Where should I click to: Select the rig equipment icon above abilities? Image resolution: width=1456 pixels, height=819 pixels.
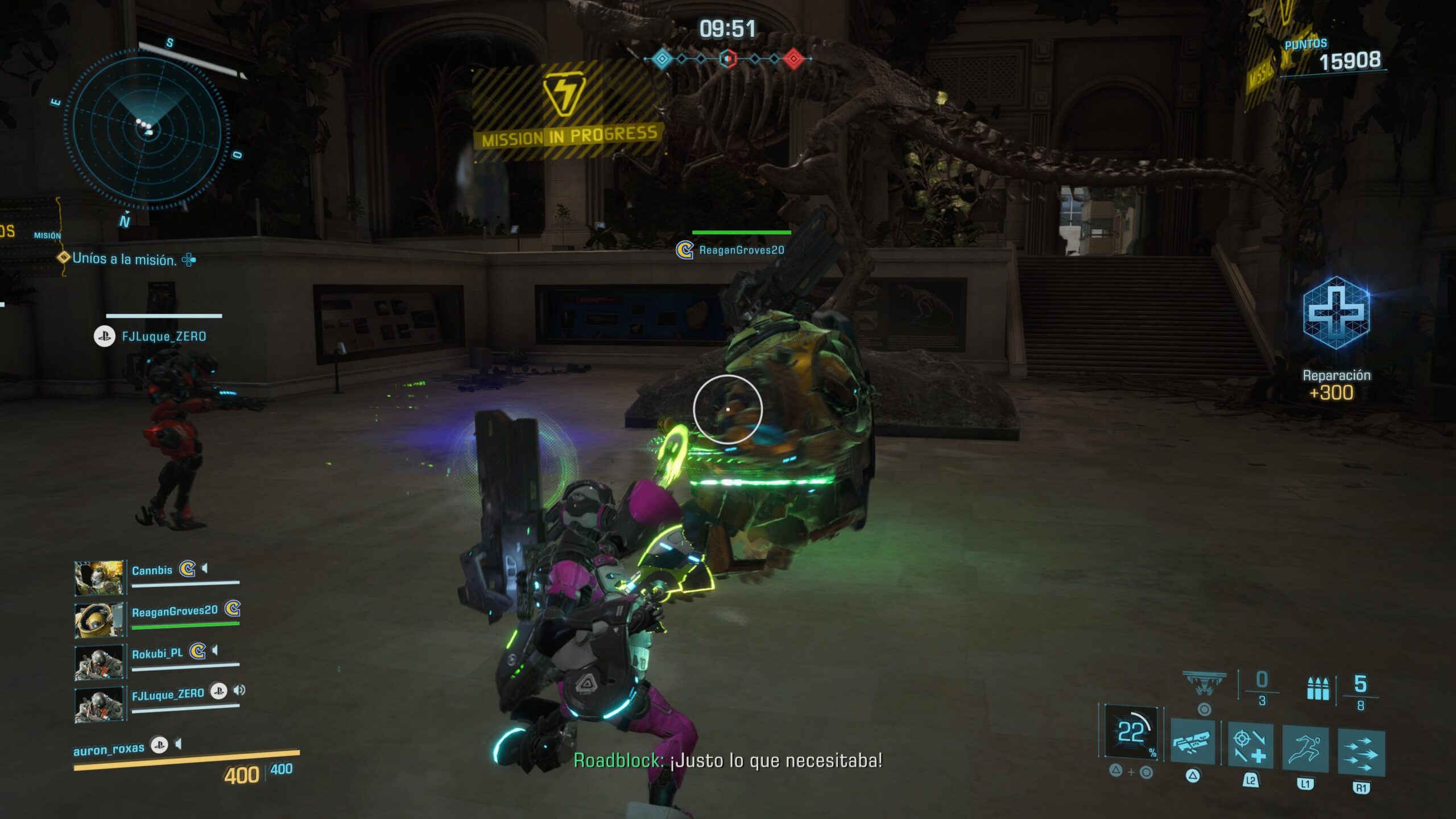point(1204,682)
